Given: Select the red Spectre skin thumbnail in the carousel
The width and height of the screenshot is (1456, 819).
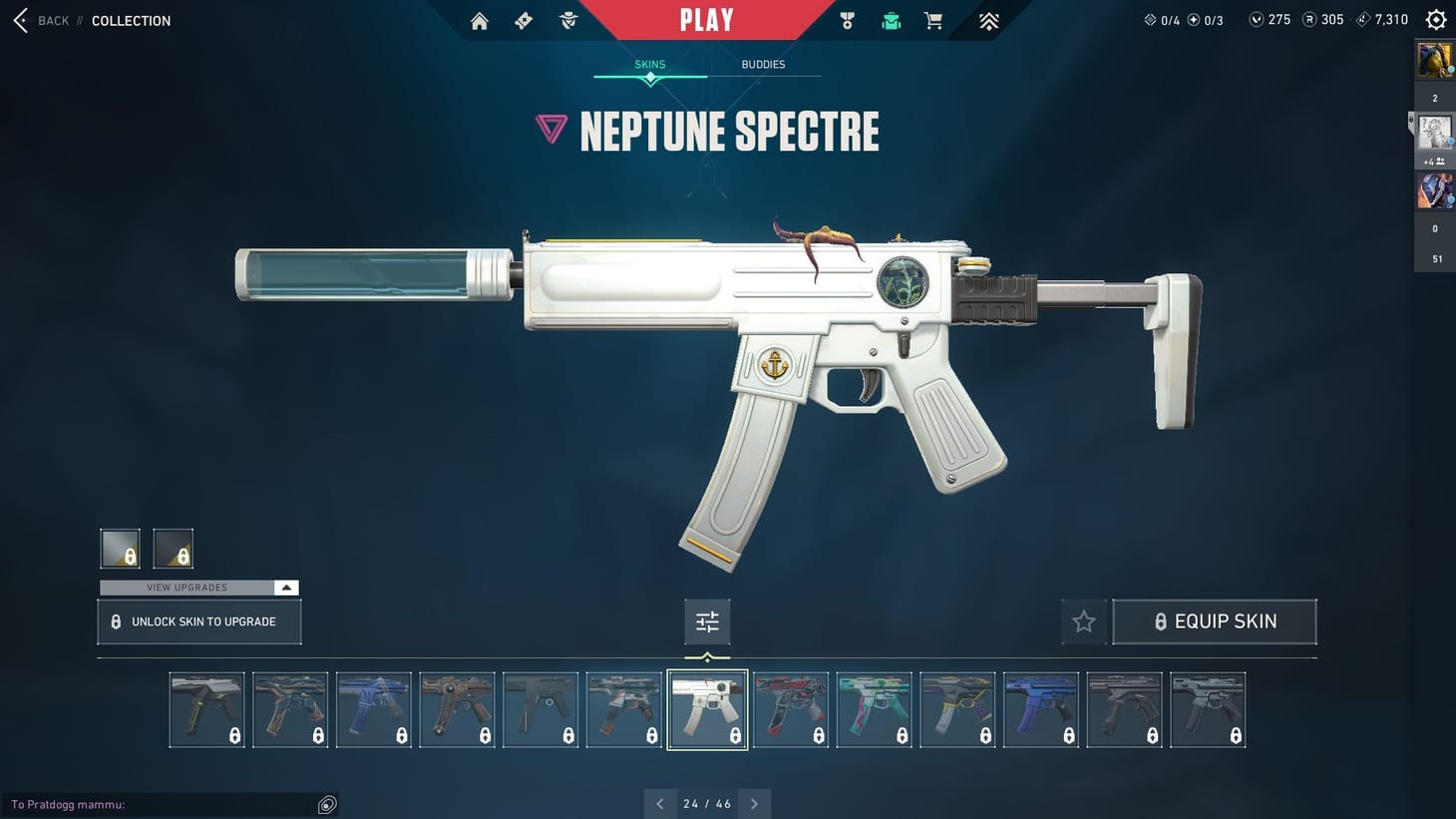Looking at the screenshot, I should click(x=791, y=709).
